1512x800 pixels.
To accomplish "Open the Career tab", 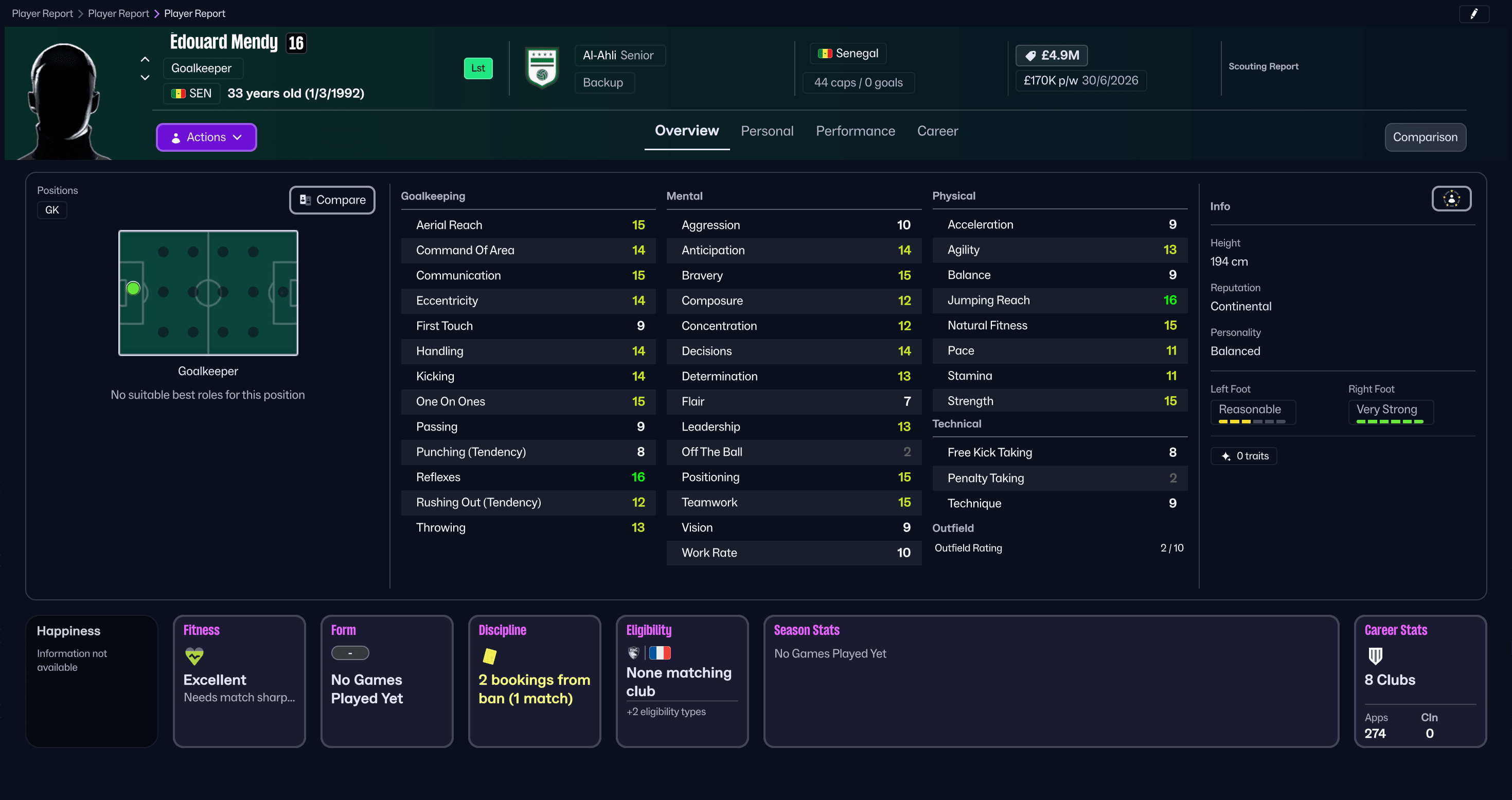I will pos(937,131).
